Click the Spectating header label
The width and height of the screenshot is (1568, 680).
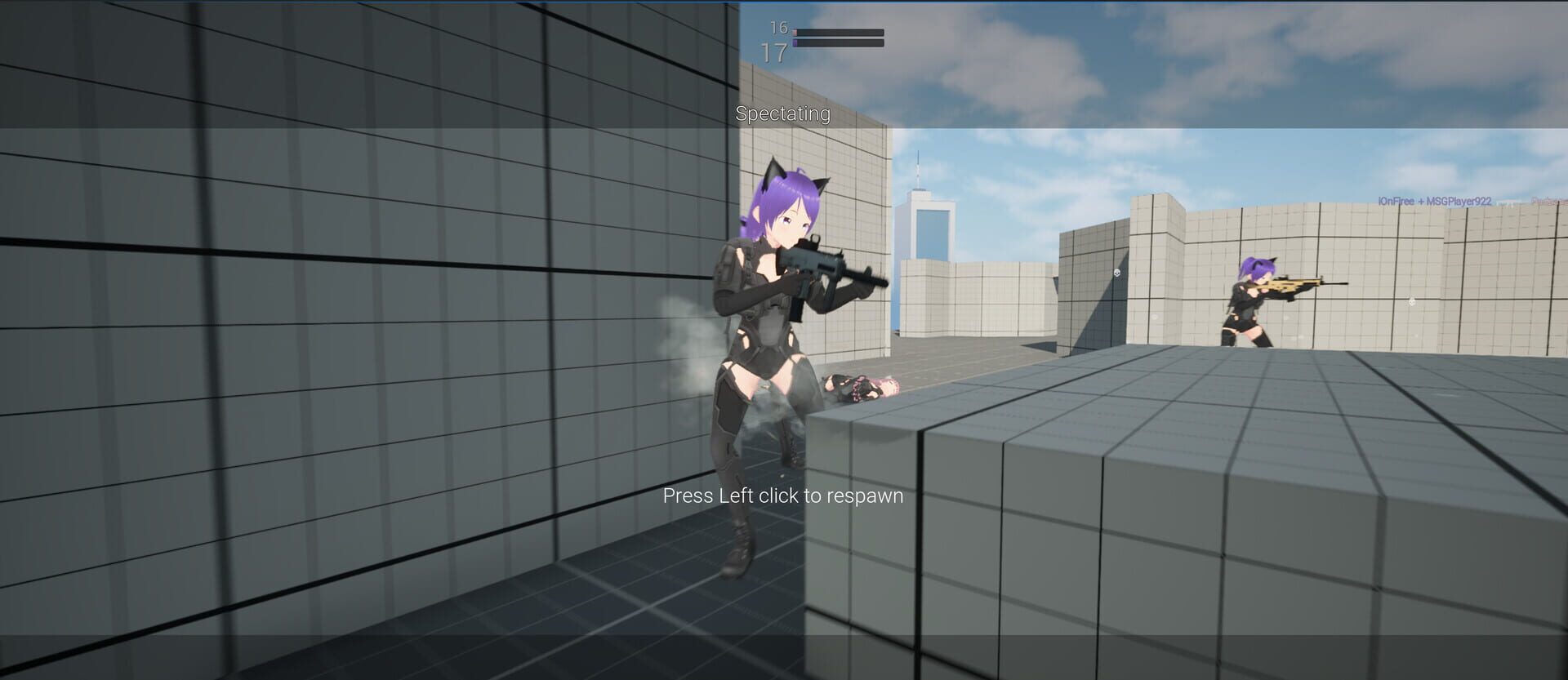pos(782,115)
